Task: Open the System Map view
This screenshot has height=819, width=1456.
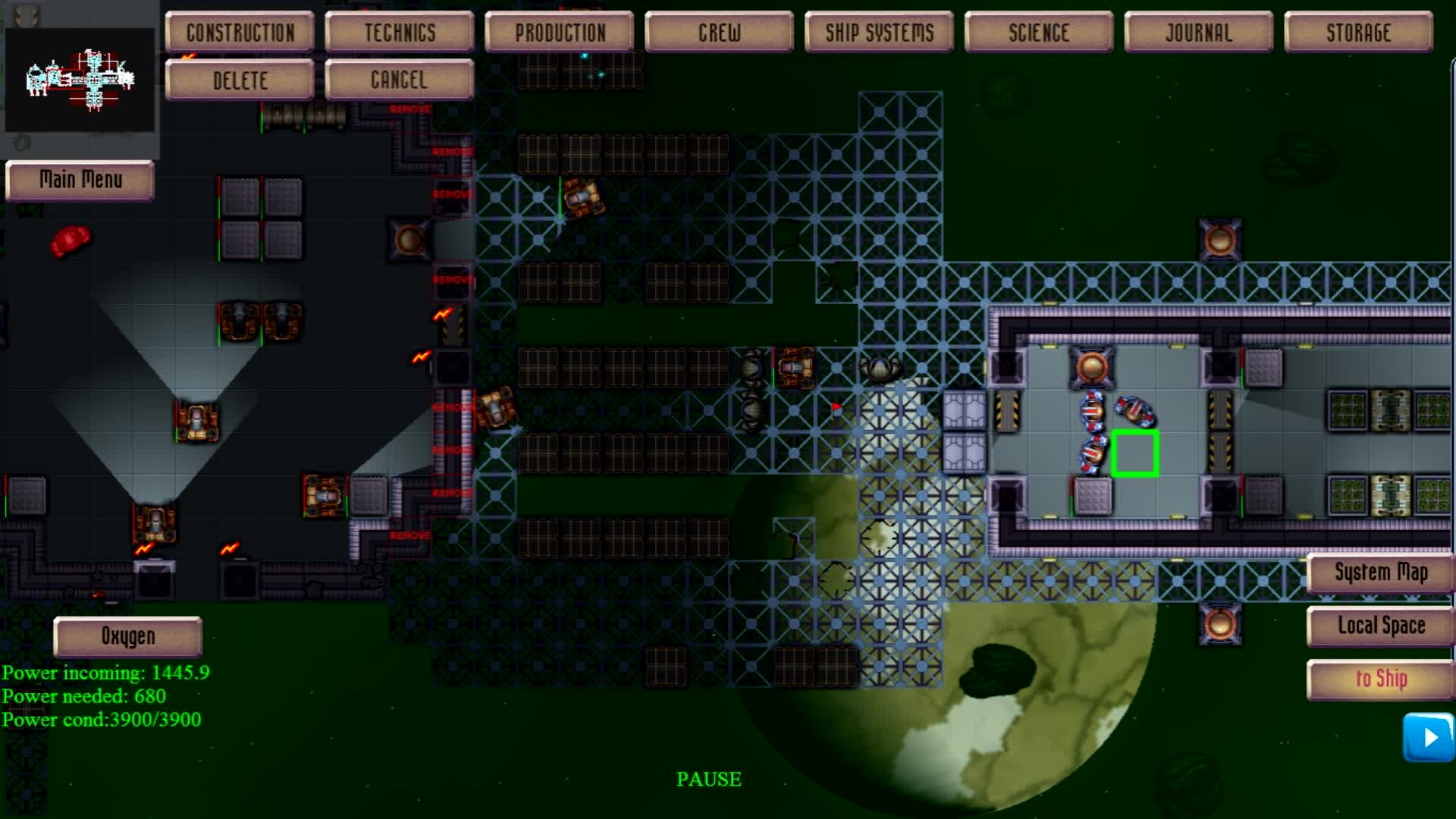Action: tap(1380, 574)
